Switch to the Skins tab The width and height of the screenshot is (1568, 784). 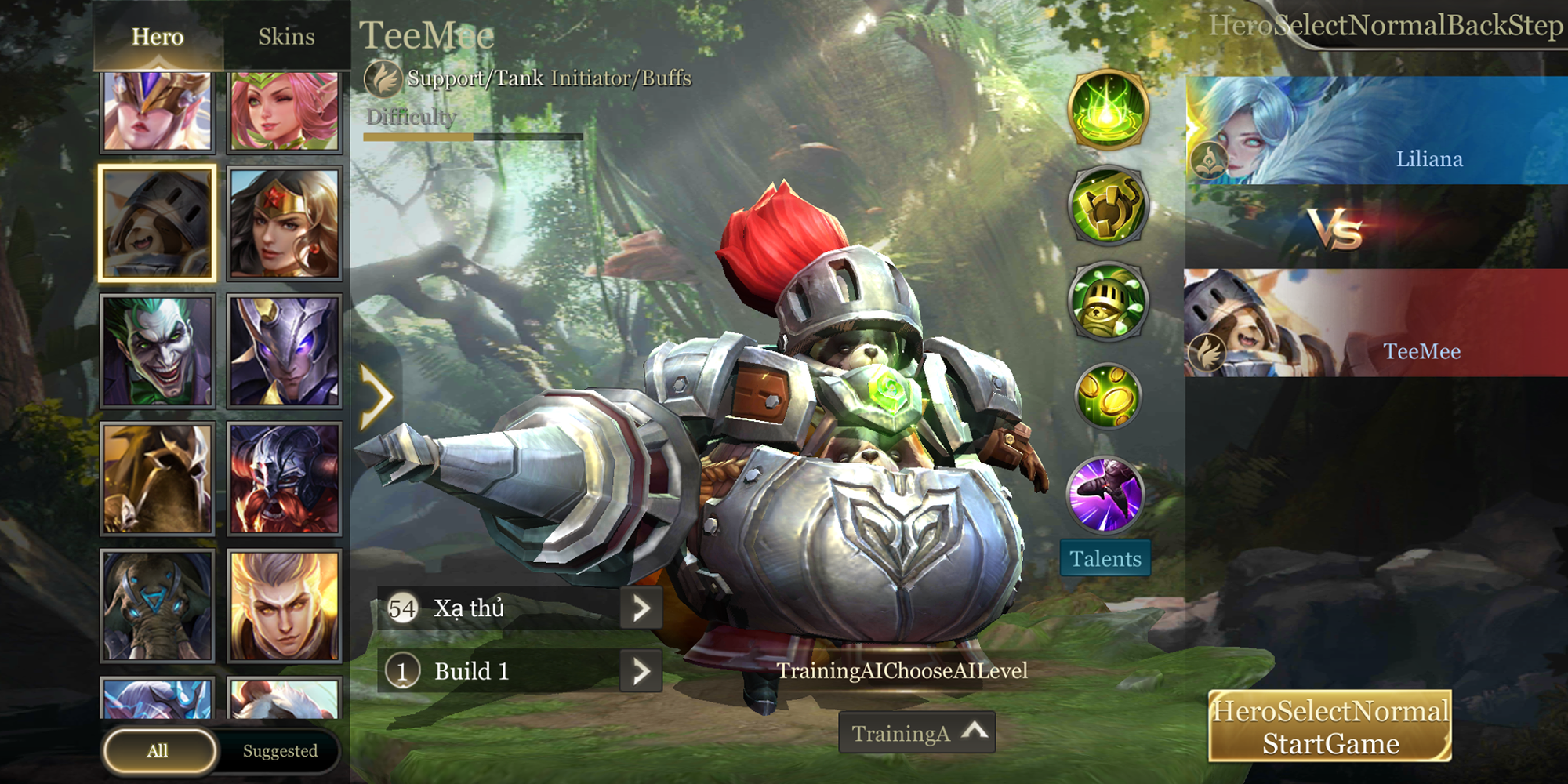(x=286, y=37)
